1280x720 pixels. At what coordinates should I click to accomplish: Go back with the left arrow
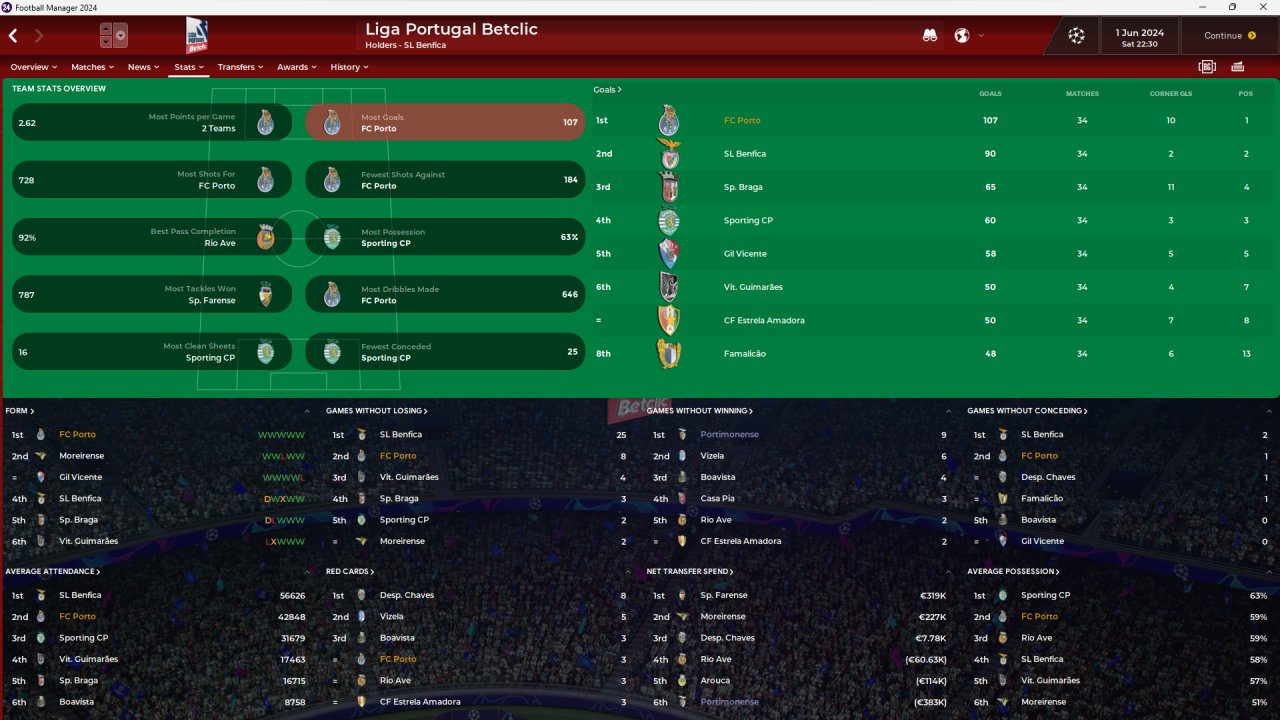(13, 36)
